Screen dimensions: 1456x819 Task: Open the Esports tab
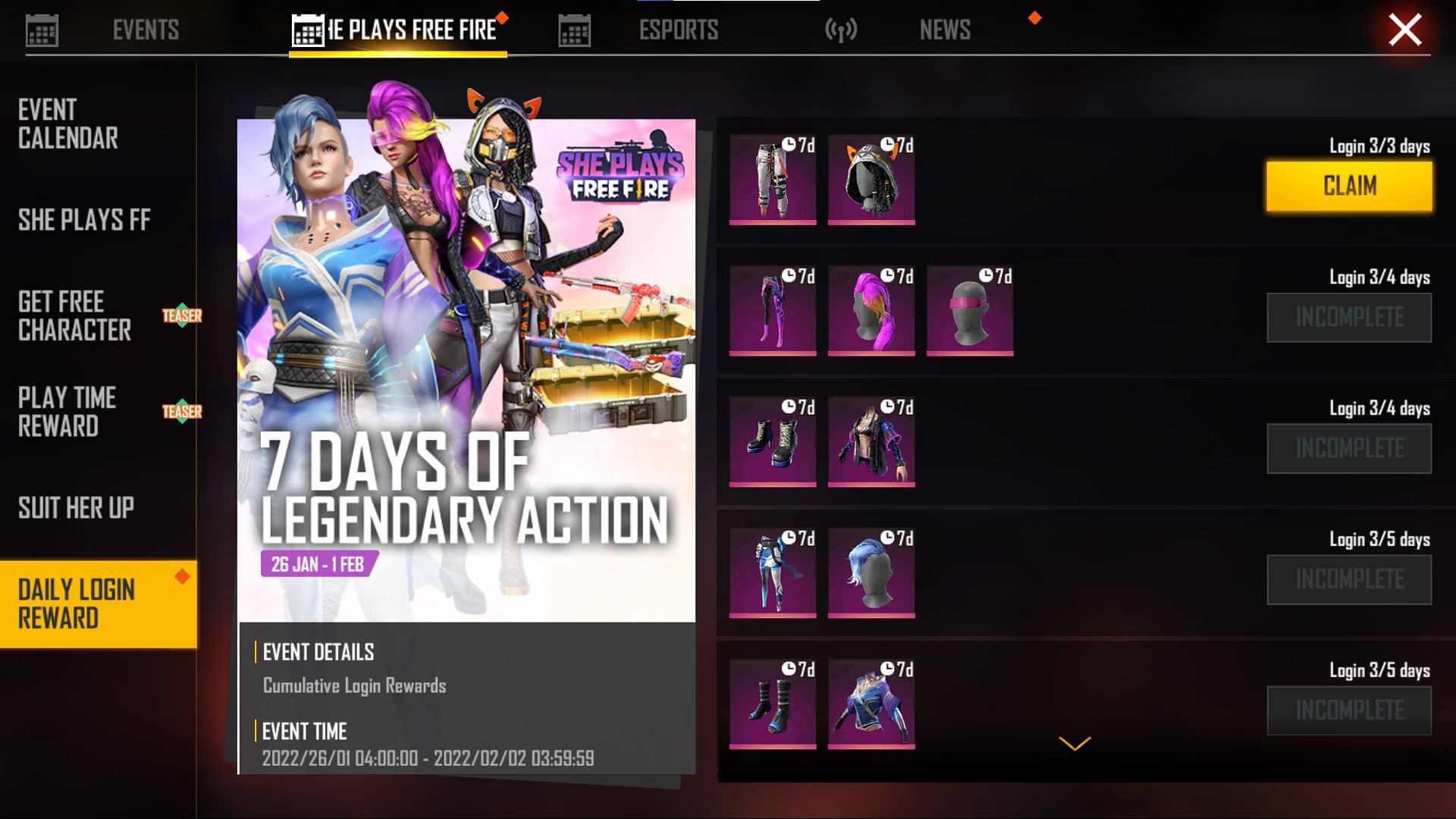click(x=677, y=30)
